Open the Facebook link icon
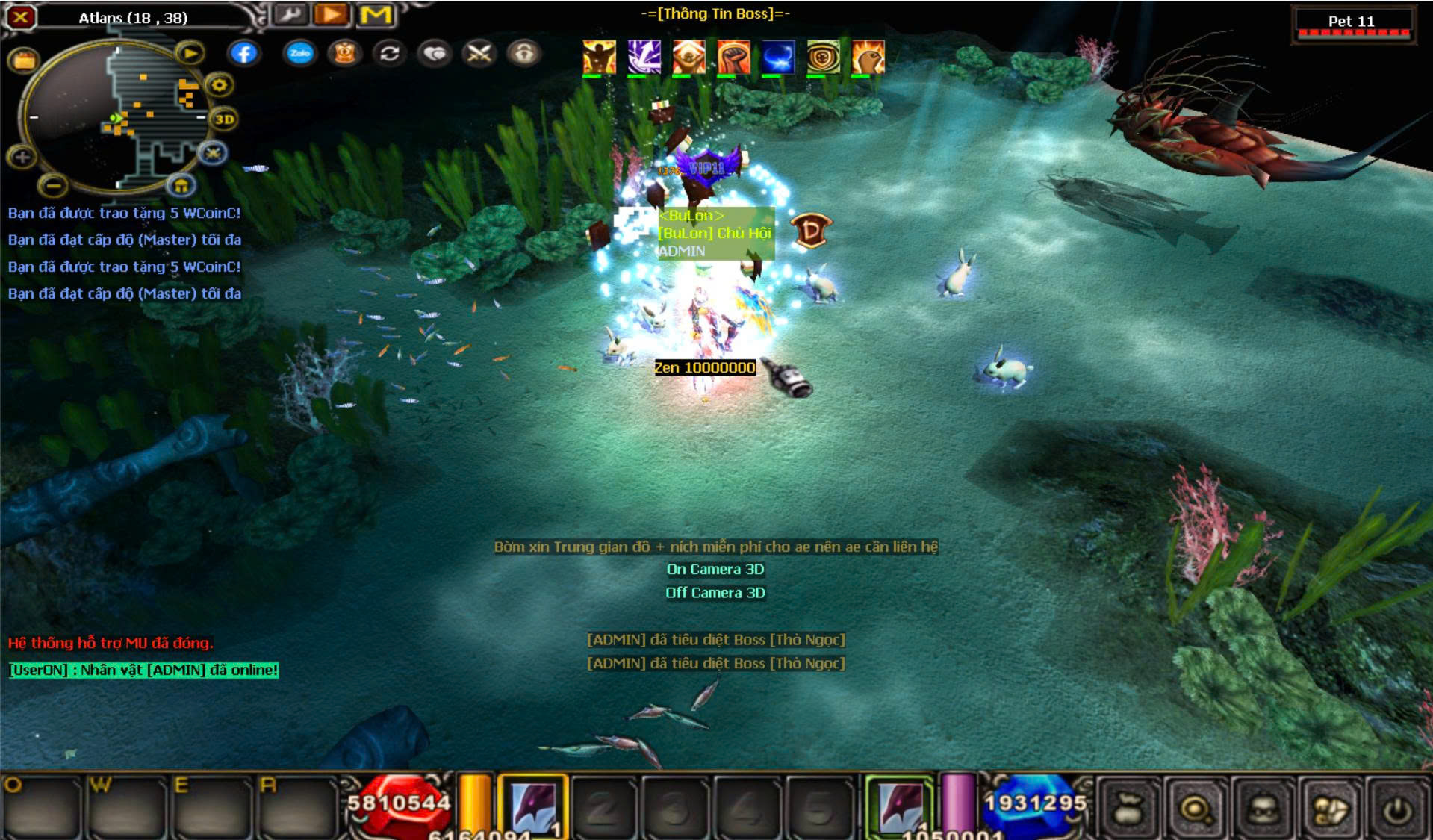 click(x=243, y=53)
